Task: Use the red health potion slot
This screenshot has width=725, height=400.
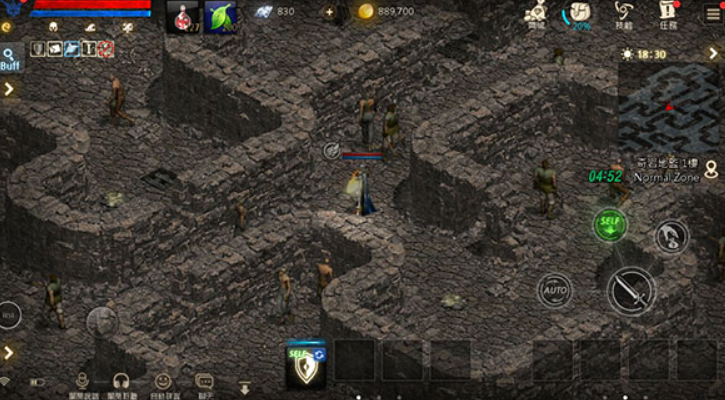Action: tap(182, 17)
